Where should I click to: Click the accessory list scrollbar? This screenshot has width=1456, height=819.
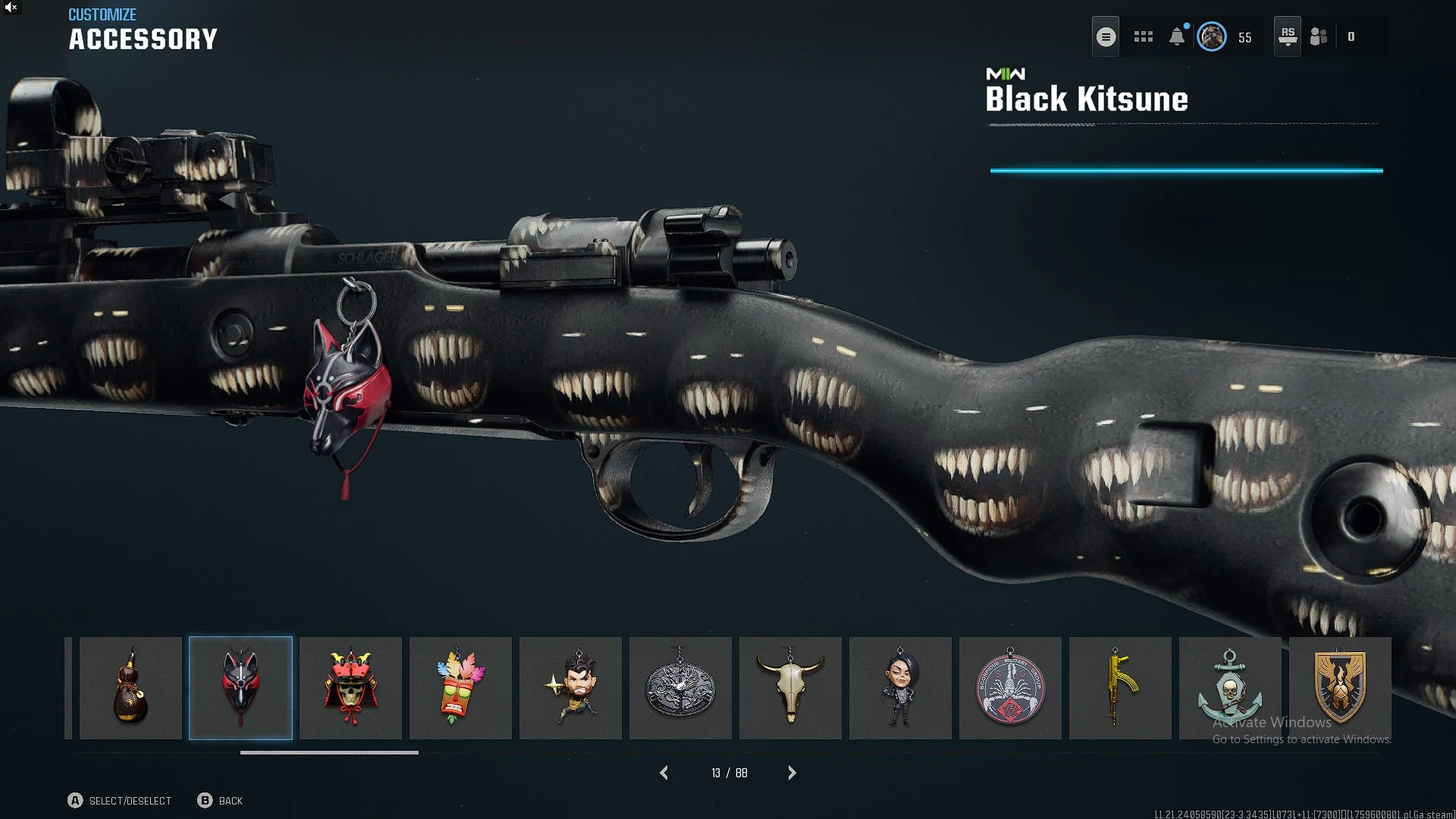point(329,752)
